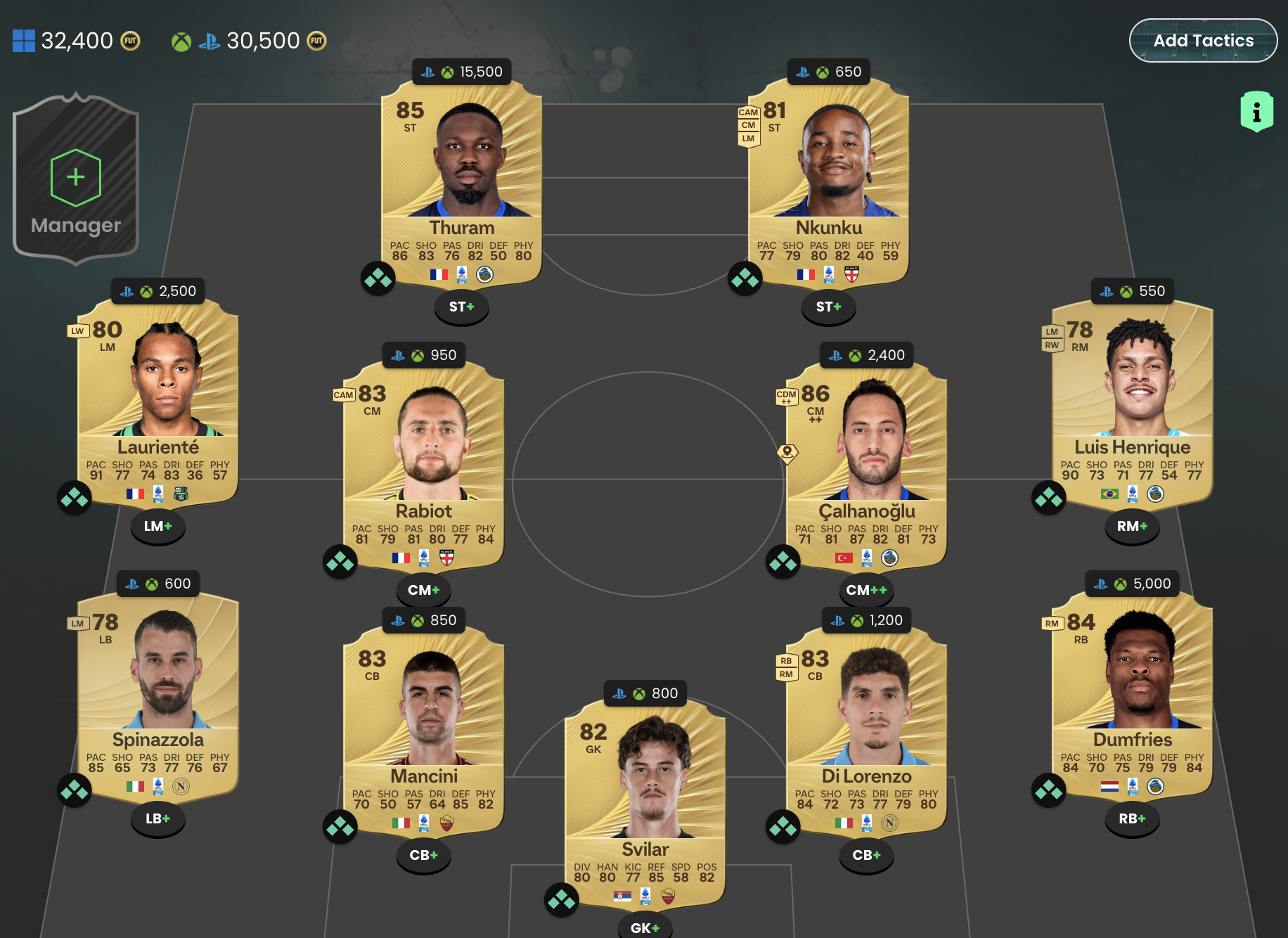Open Thuram's 15,500 price tag
The width and height of the screenshot is (1288, 938).
pos(461,71)
